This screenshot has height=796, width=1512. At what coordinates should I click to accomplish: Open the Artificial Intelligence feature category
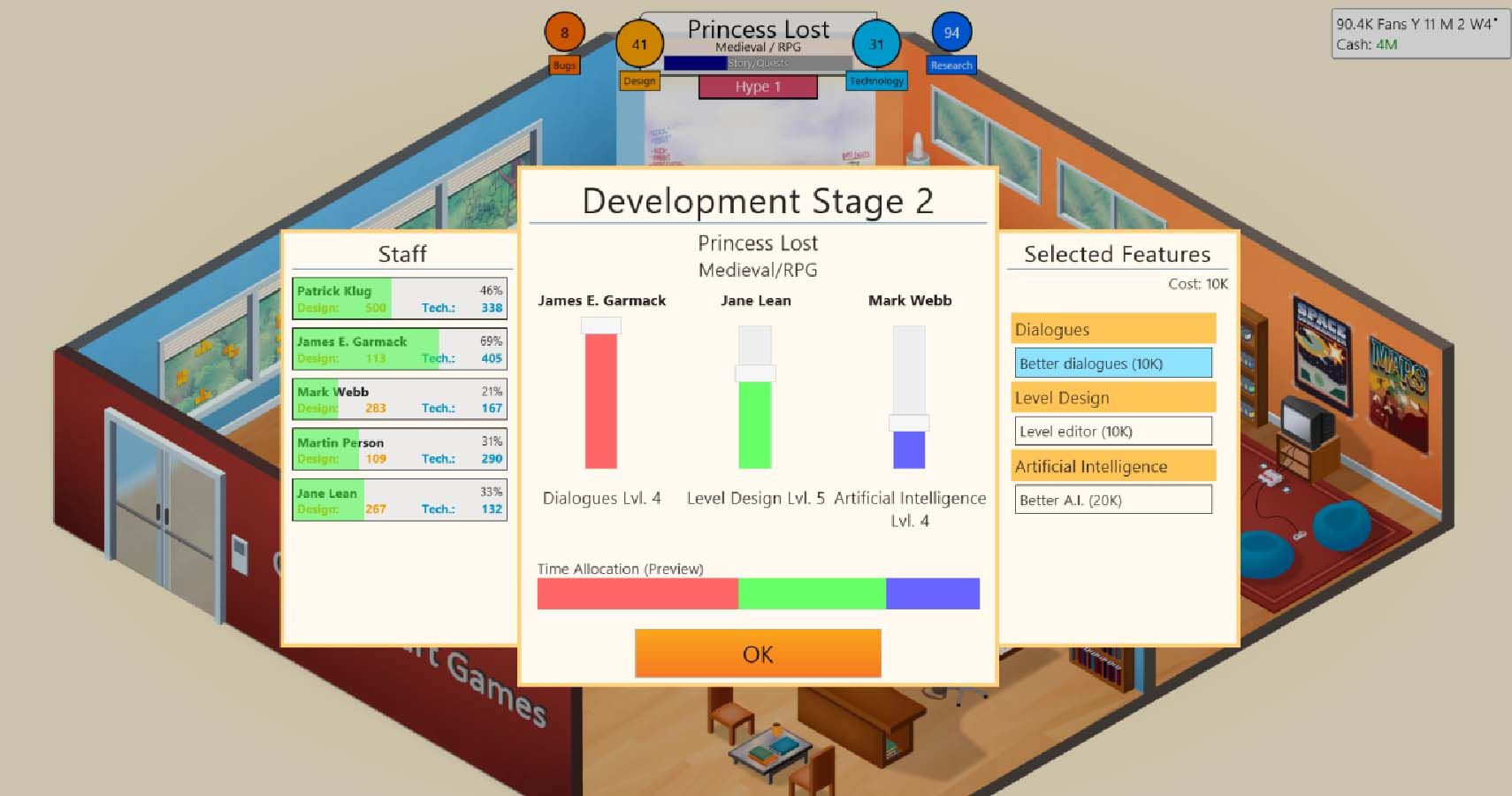coord(1113,465)
